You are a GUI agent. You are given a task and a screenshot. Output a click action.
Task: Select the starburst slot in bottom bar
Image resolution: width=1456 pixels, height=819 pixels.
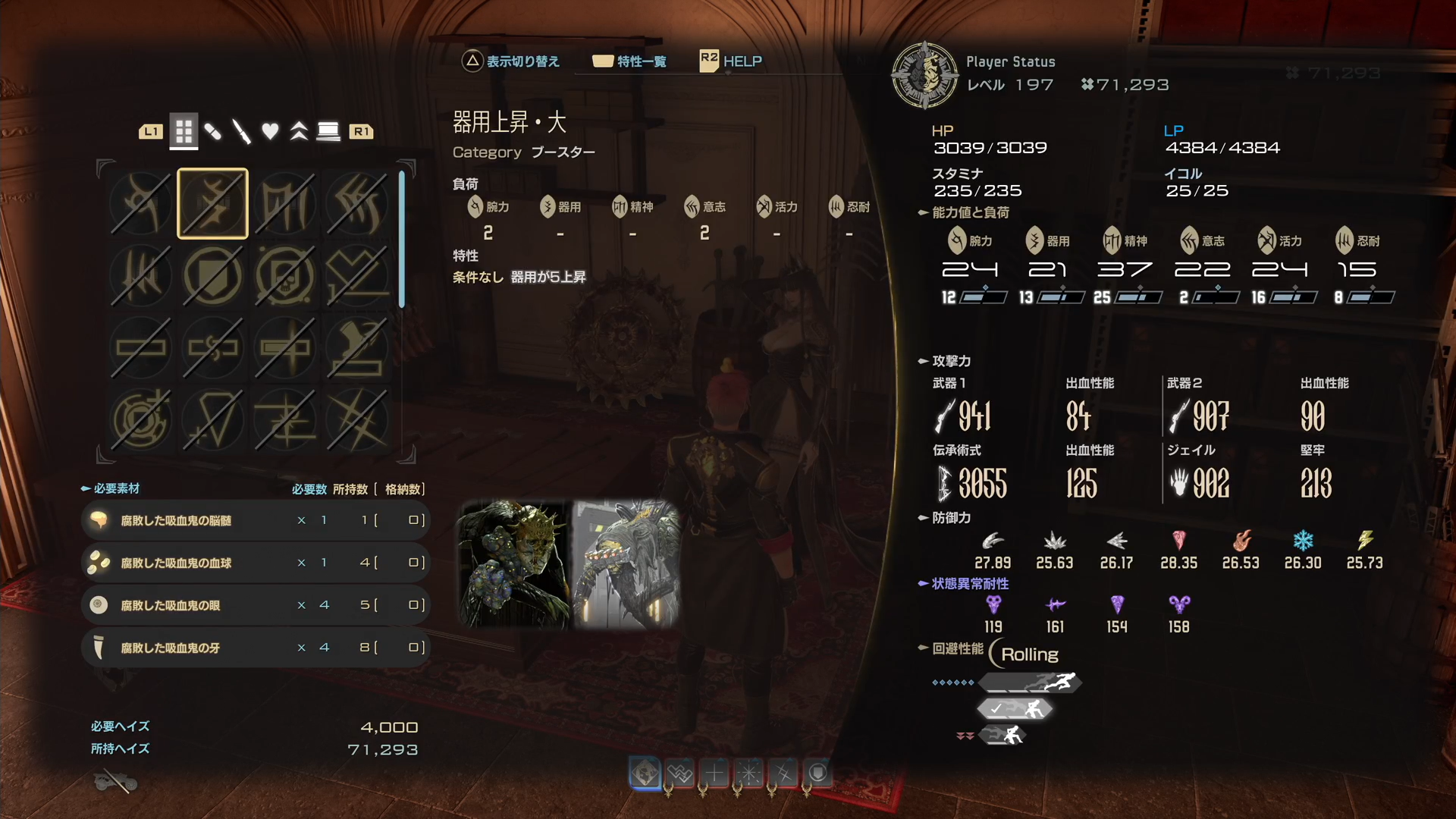[x=749, y=773]
